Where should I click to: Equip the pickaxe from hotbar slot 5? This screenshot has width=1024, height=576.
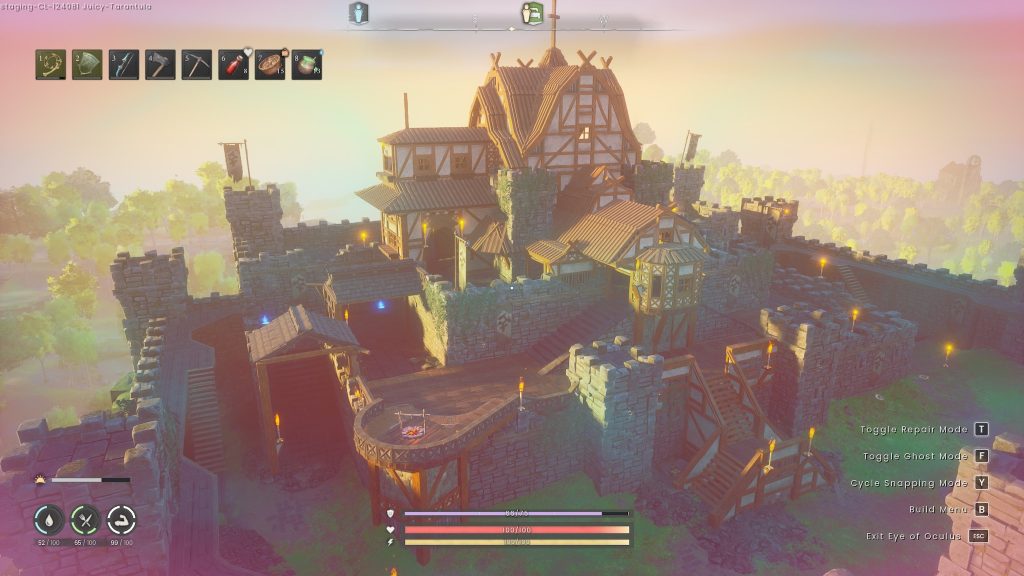tap(196, 65)
